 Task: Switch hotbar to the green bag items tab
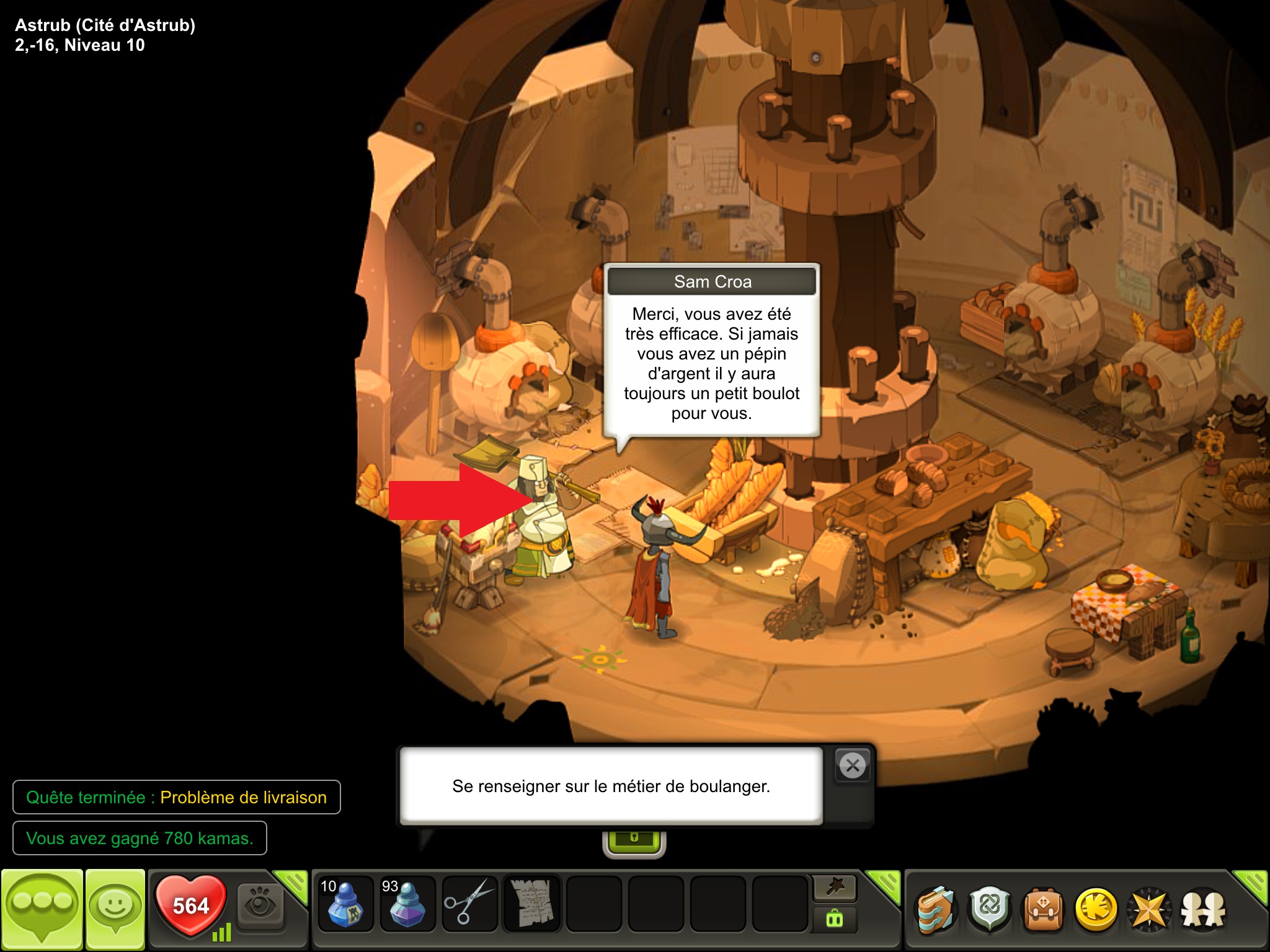[835, 919]
